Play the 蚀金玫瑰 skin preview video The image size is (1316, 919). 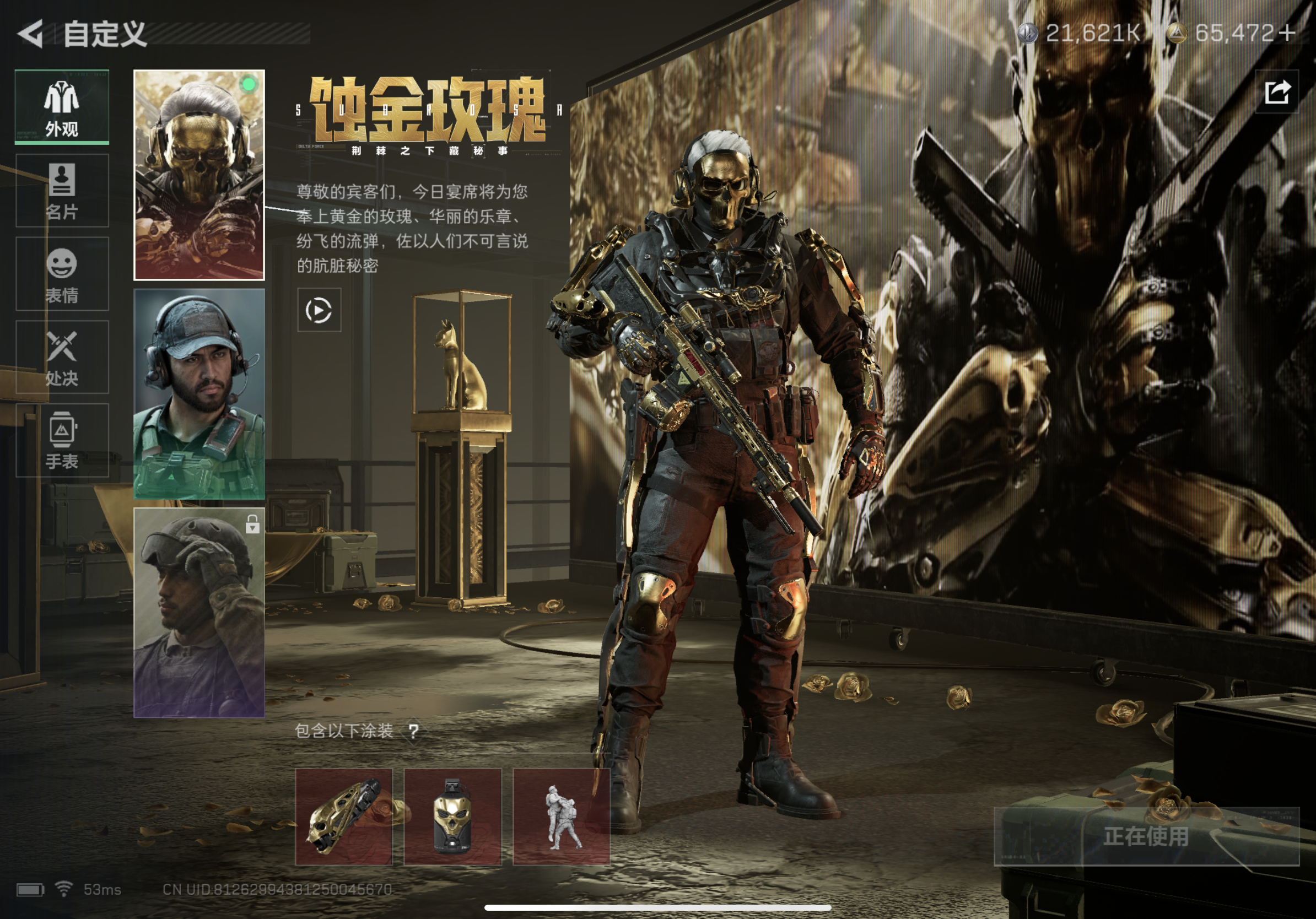[319, 311]
